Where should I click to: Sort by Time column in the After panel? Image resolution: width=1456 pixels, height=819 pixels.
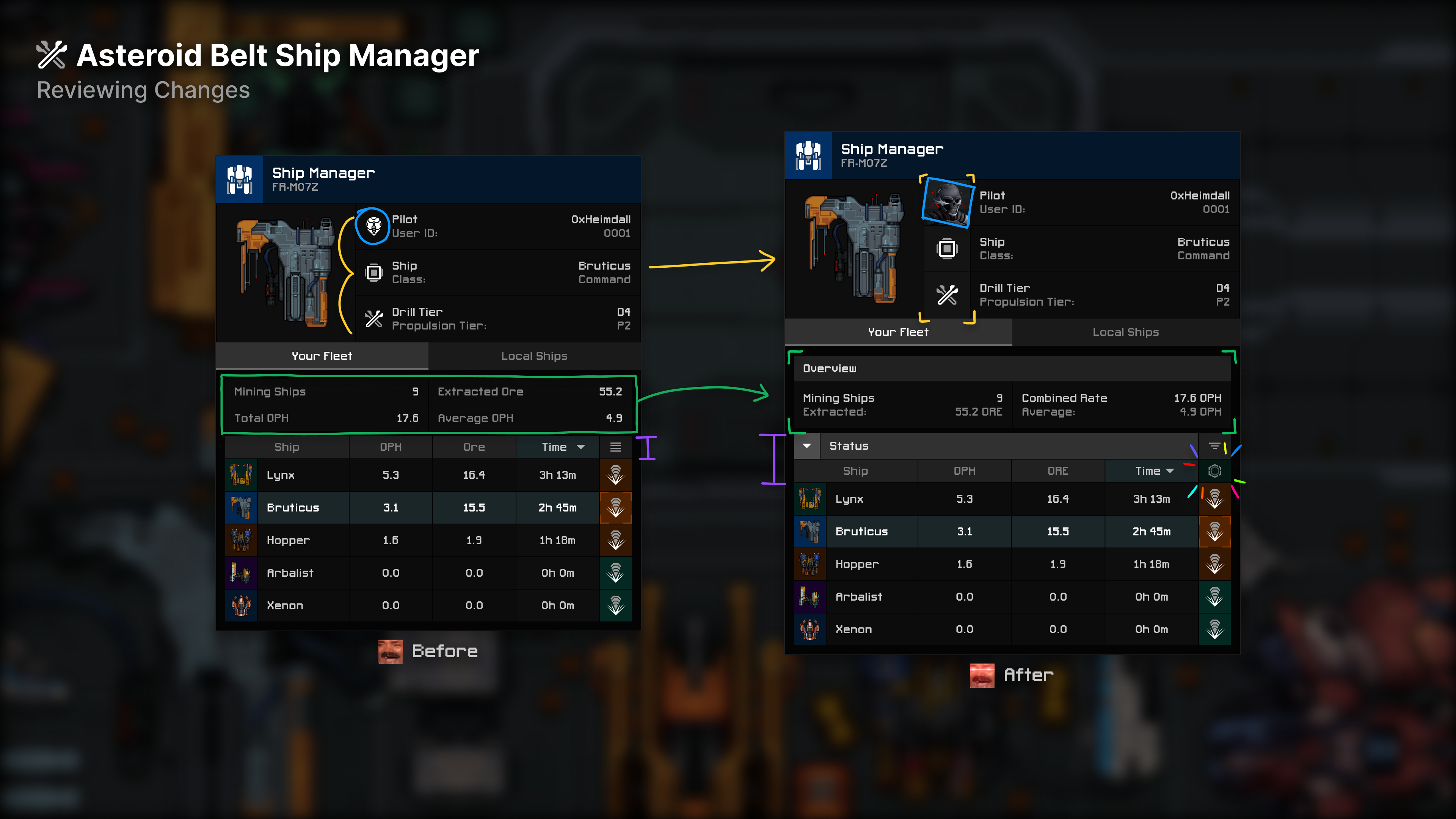[1153, 471]
